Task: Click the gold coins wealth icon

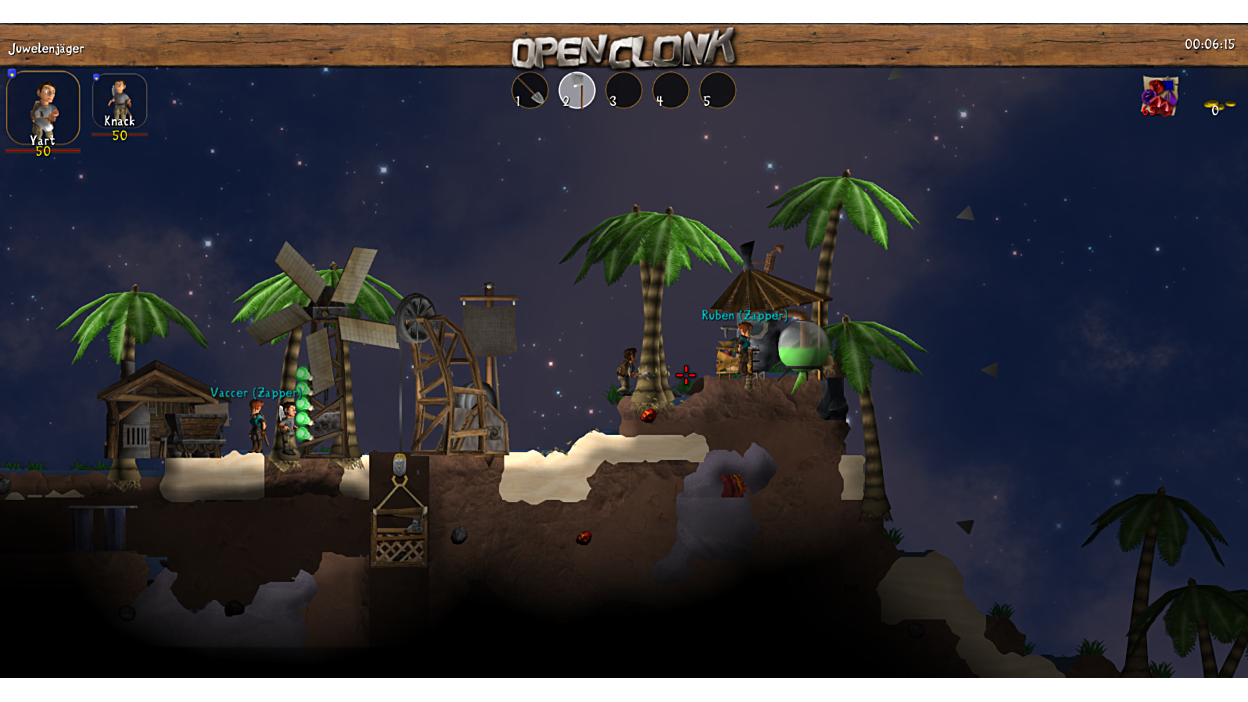Action: tap(1218, 105)
